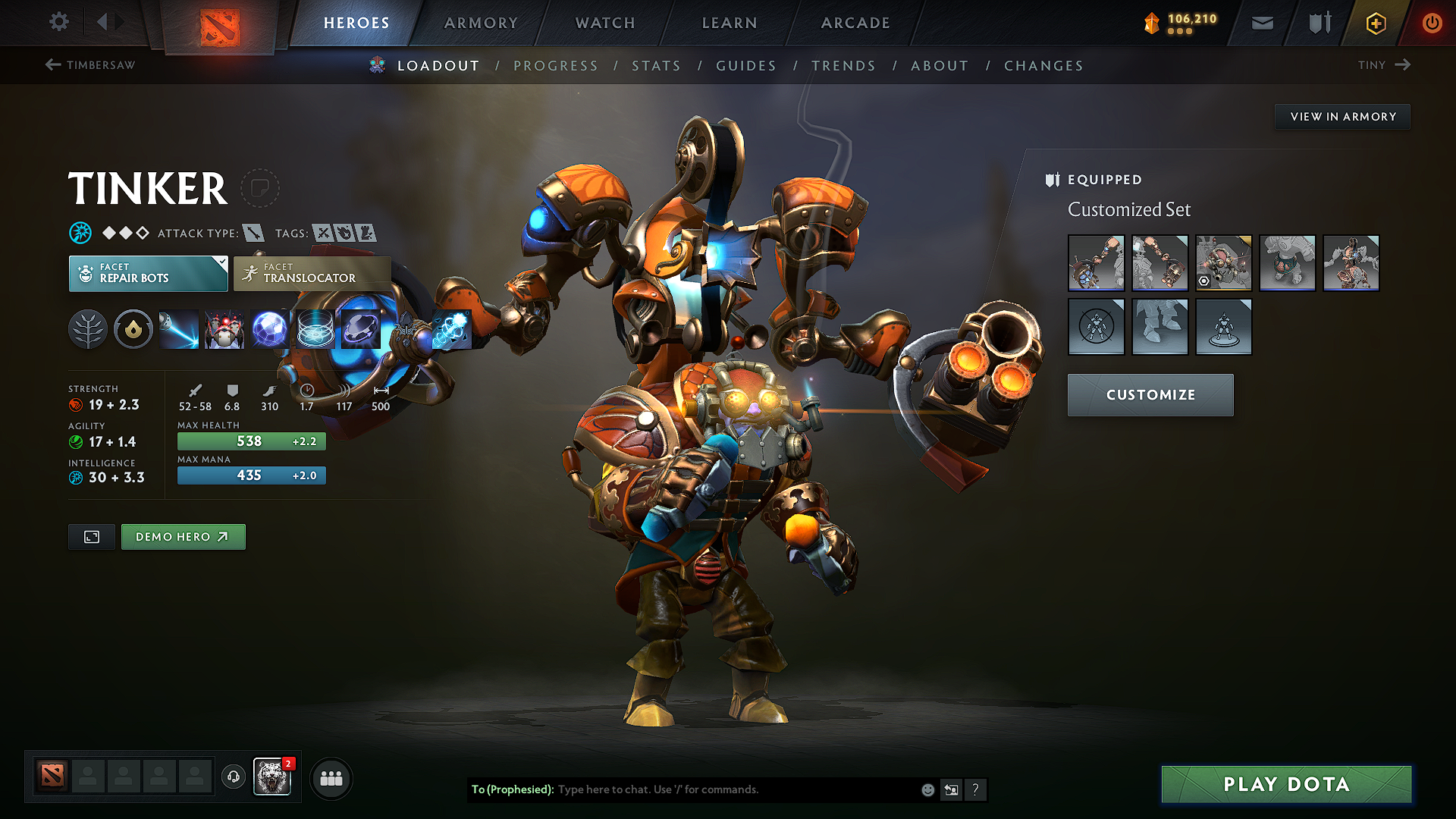Click inside the chat input field

point(720,789)
